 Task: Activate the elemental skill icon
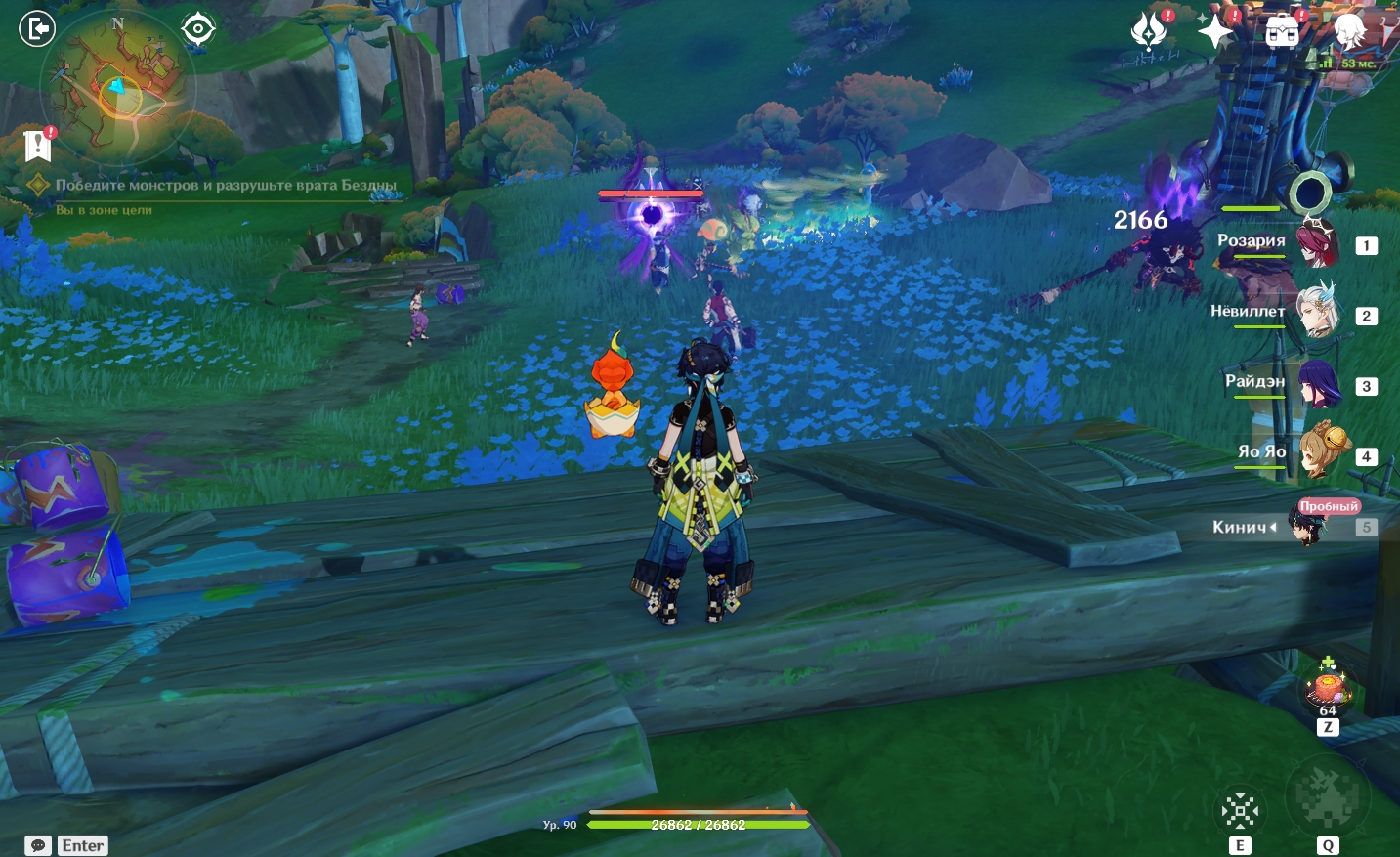pos(1240,810)
